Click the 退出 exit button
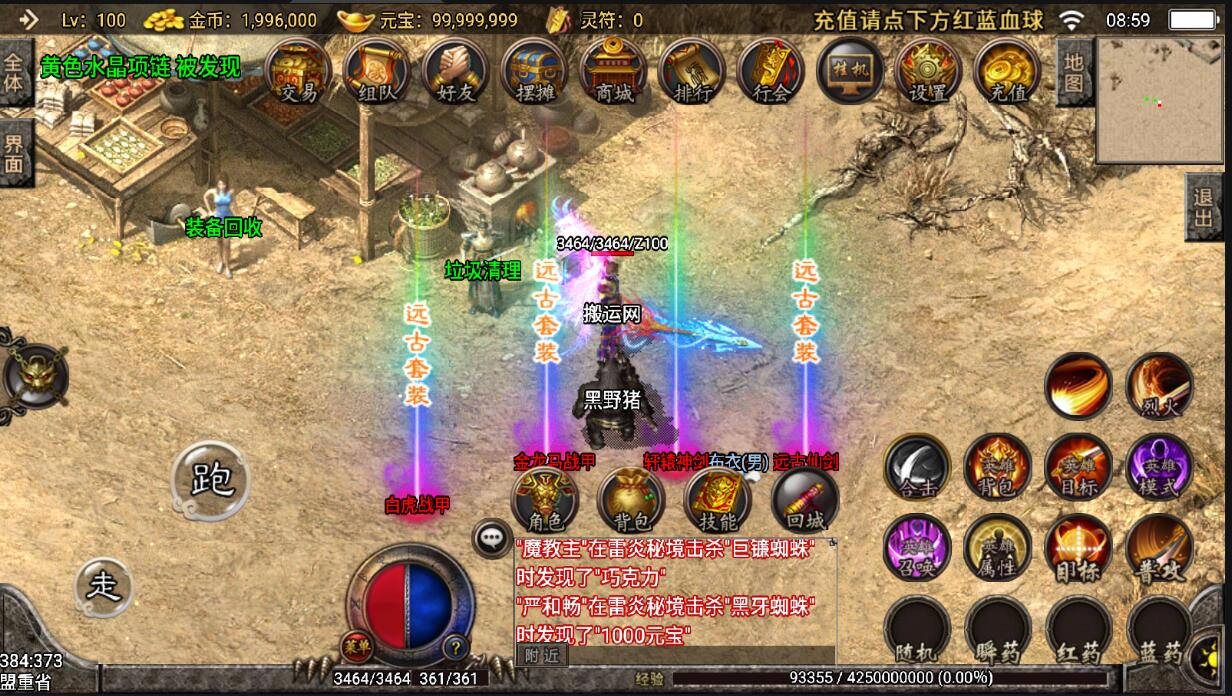This screenshot has height=696, width=1232. coord(1205,207)
